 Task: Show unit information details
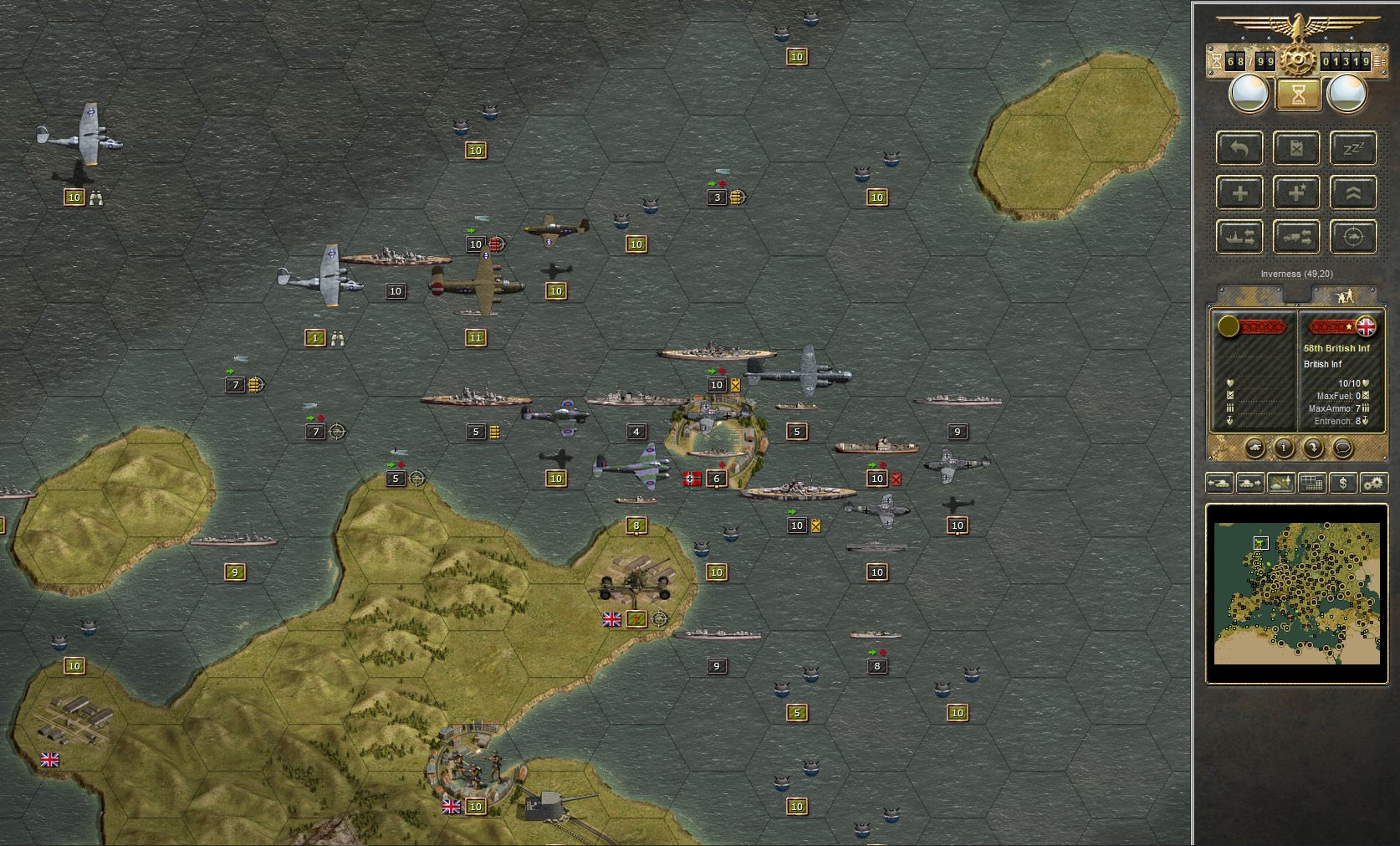tap(1285, 449)
